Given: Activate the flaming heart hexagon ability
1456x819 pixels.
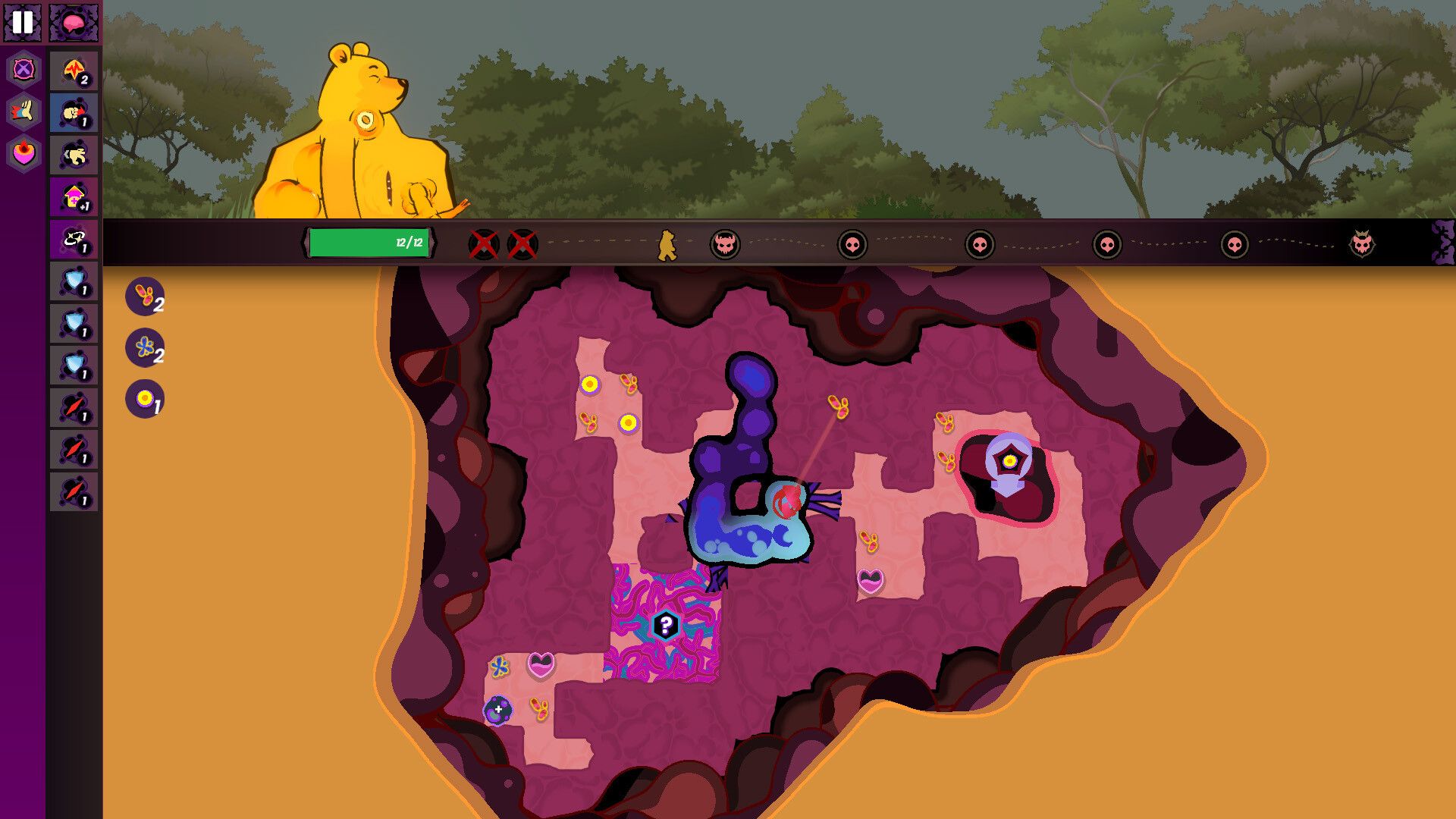Looking at the screenshot, I should click(23, 152).
